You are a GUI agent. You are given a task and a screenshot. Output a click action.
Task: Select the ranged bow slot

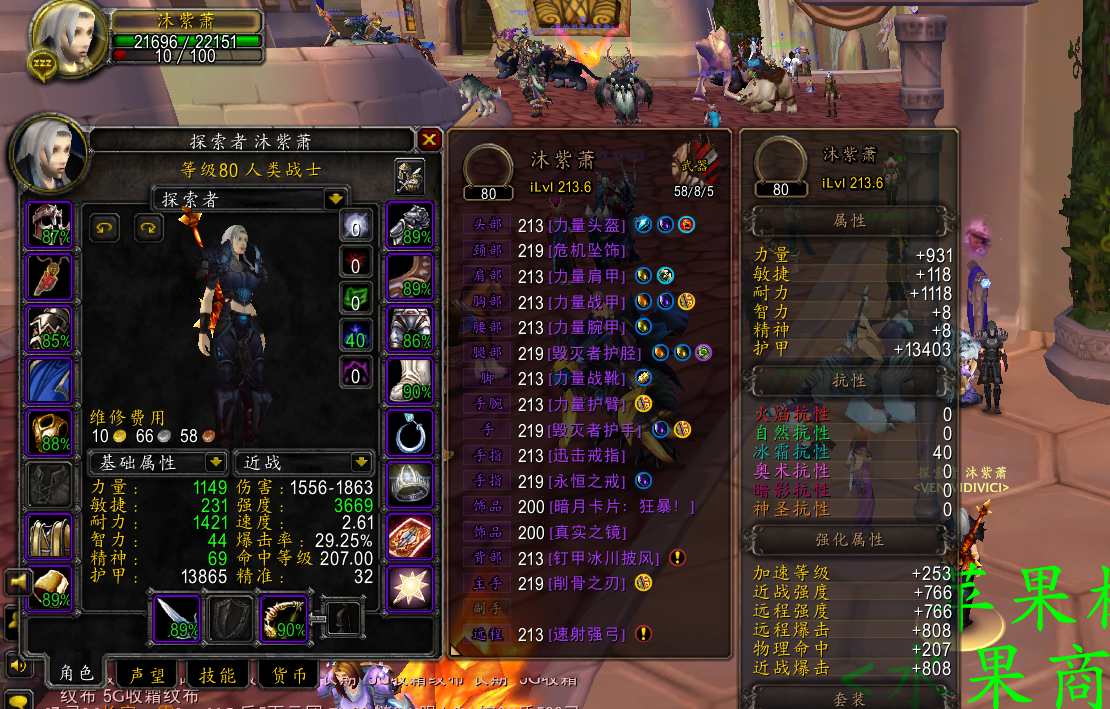click(285, 618)
